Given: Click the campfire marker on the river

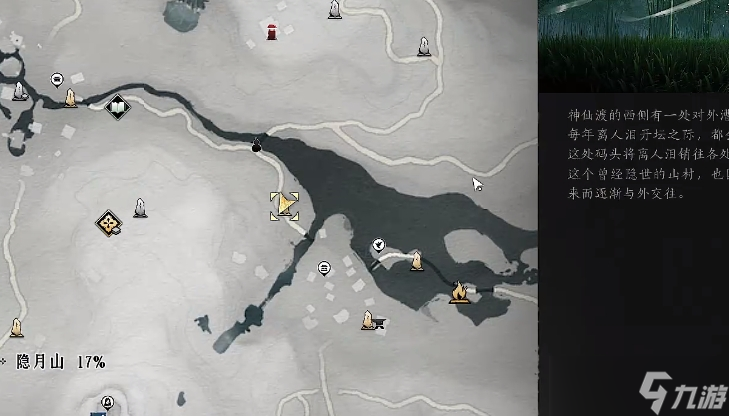Looking at the screenshot, I should [x=459, y=293].
